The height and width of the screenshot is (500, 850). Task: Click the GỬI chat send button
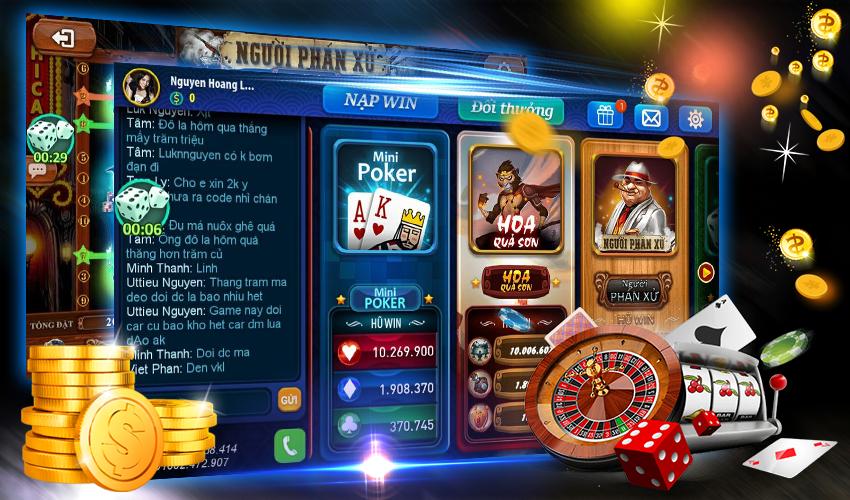coord(289,399)
